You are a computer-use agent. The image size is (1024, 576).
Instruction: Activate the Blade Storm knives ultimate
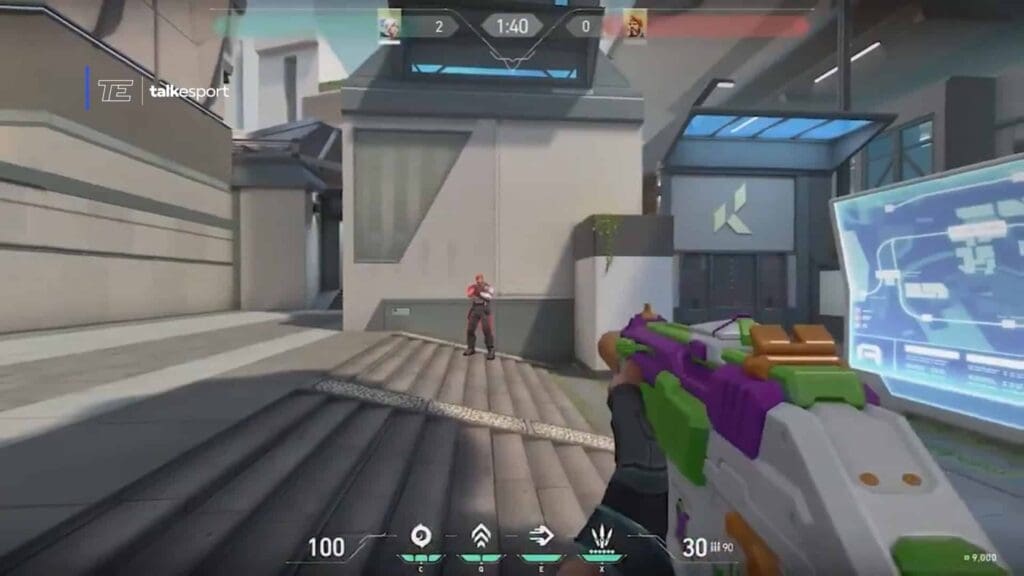tap(601, 536)
